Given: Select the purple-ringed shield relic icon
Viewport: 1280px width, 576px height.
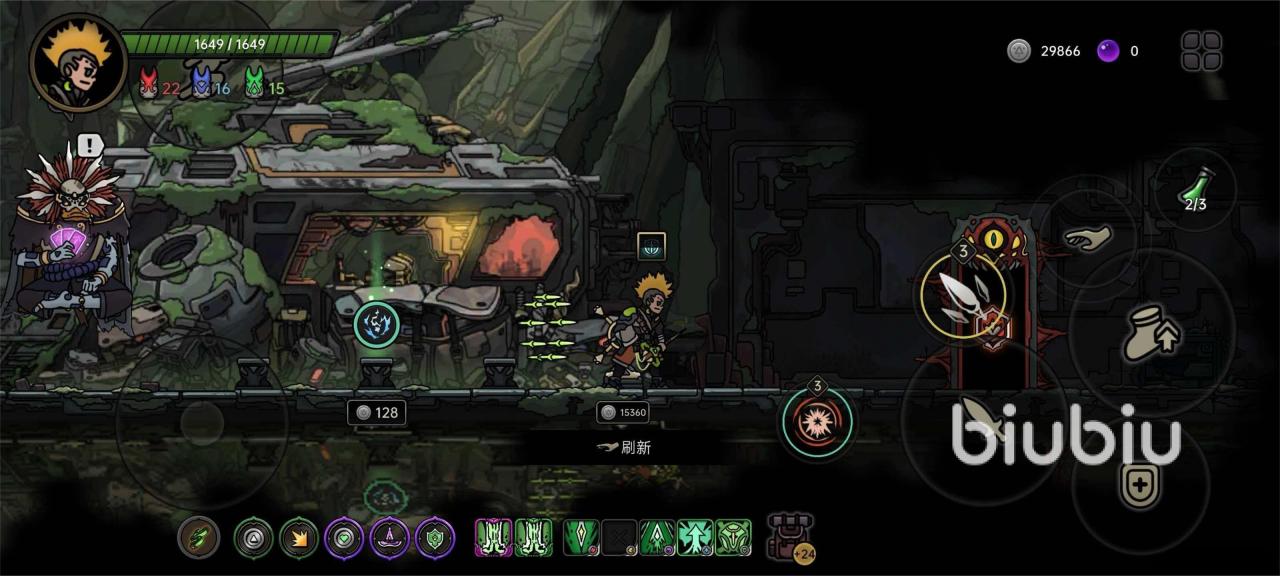Looking at the screenshot, I should coord(435,538).
